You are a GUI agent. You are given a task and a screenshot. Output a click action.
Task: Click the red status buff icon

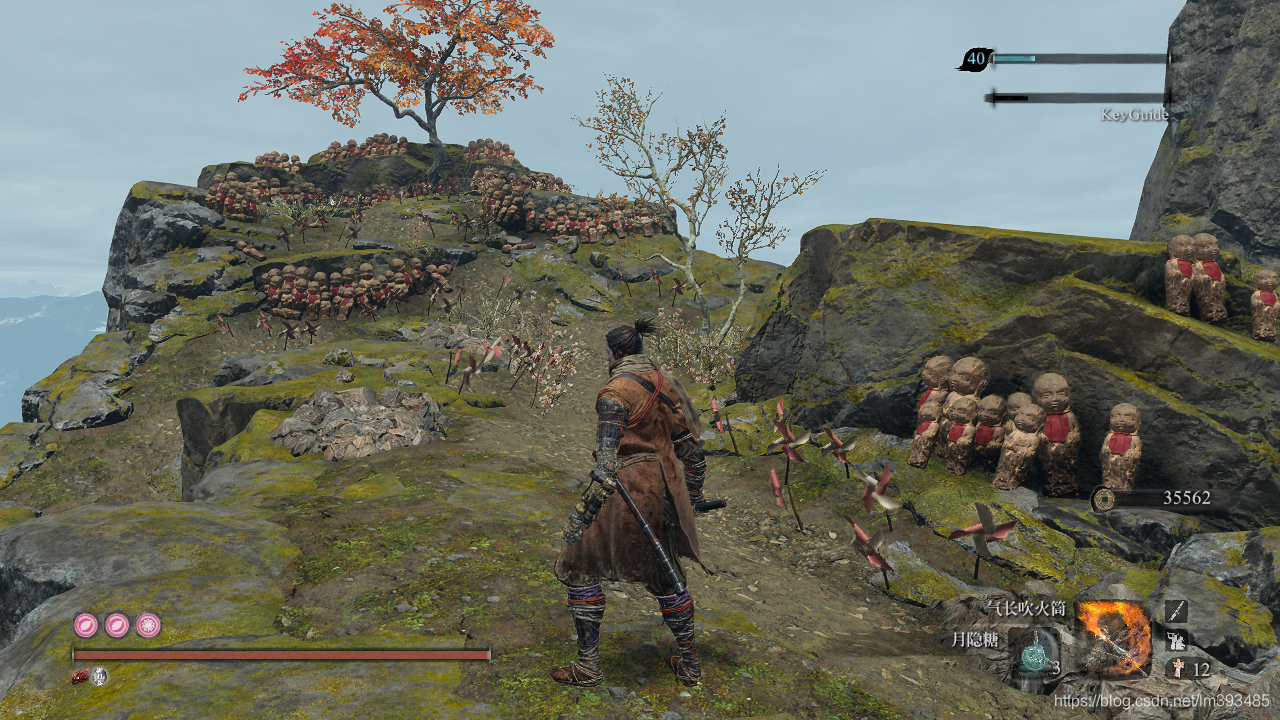(81, 677)
